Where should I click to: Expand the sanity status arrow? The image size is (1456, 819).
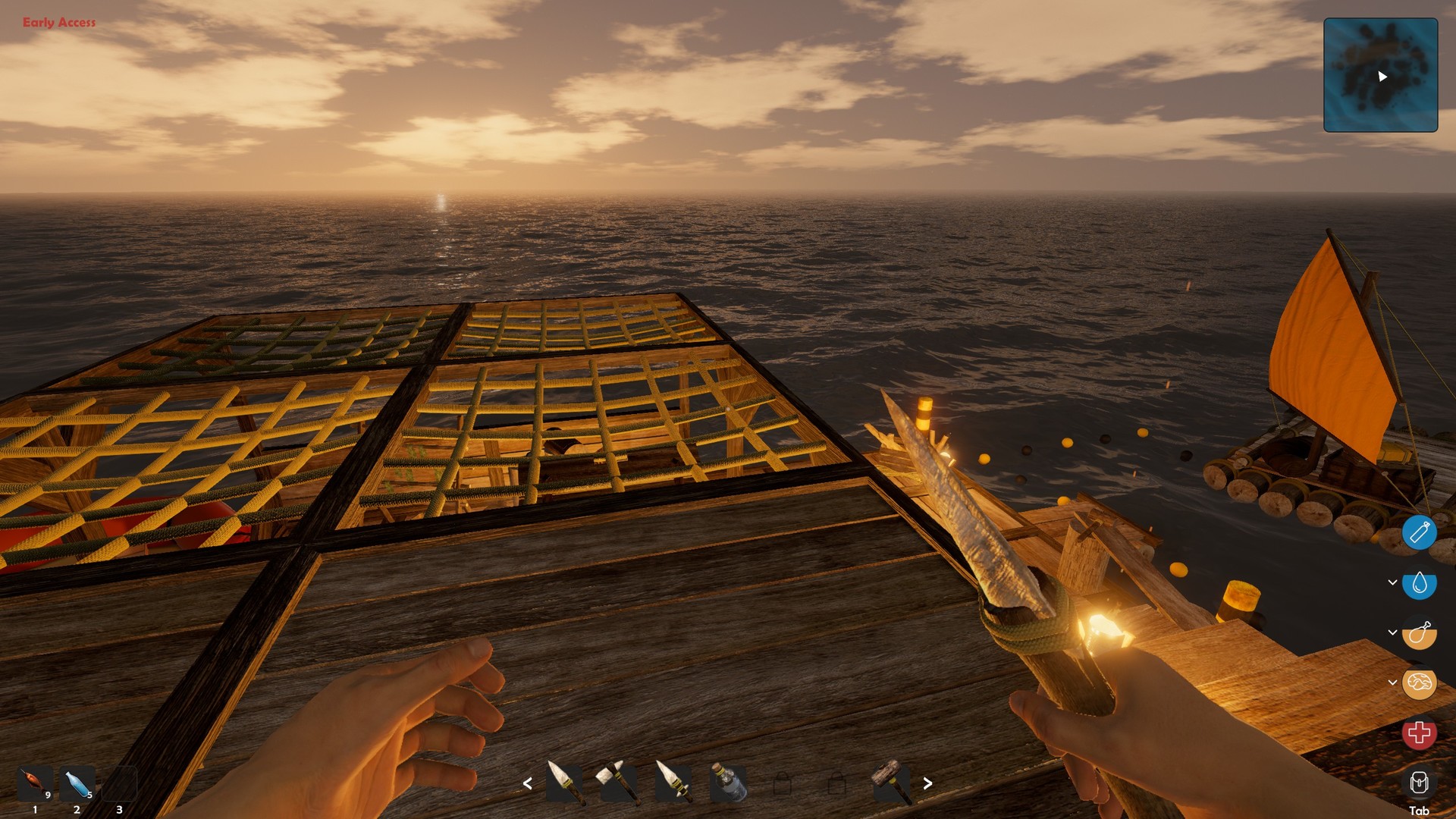click(1392, 682)
